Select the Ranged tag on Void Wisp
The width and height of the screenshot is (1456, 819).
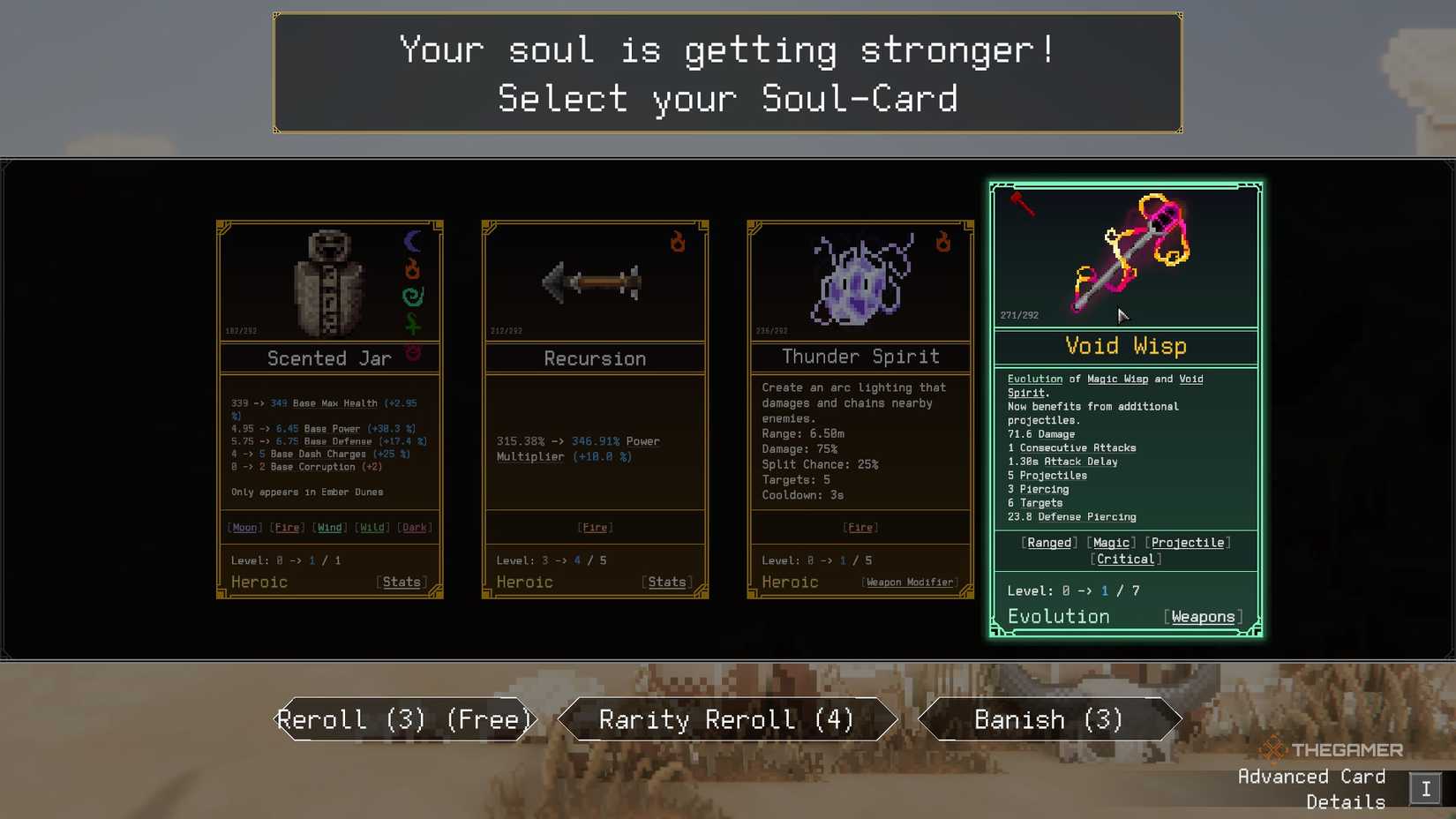click(x=1048, y=542)
